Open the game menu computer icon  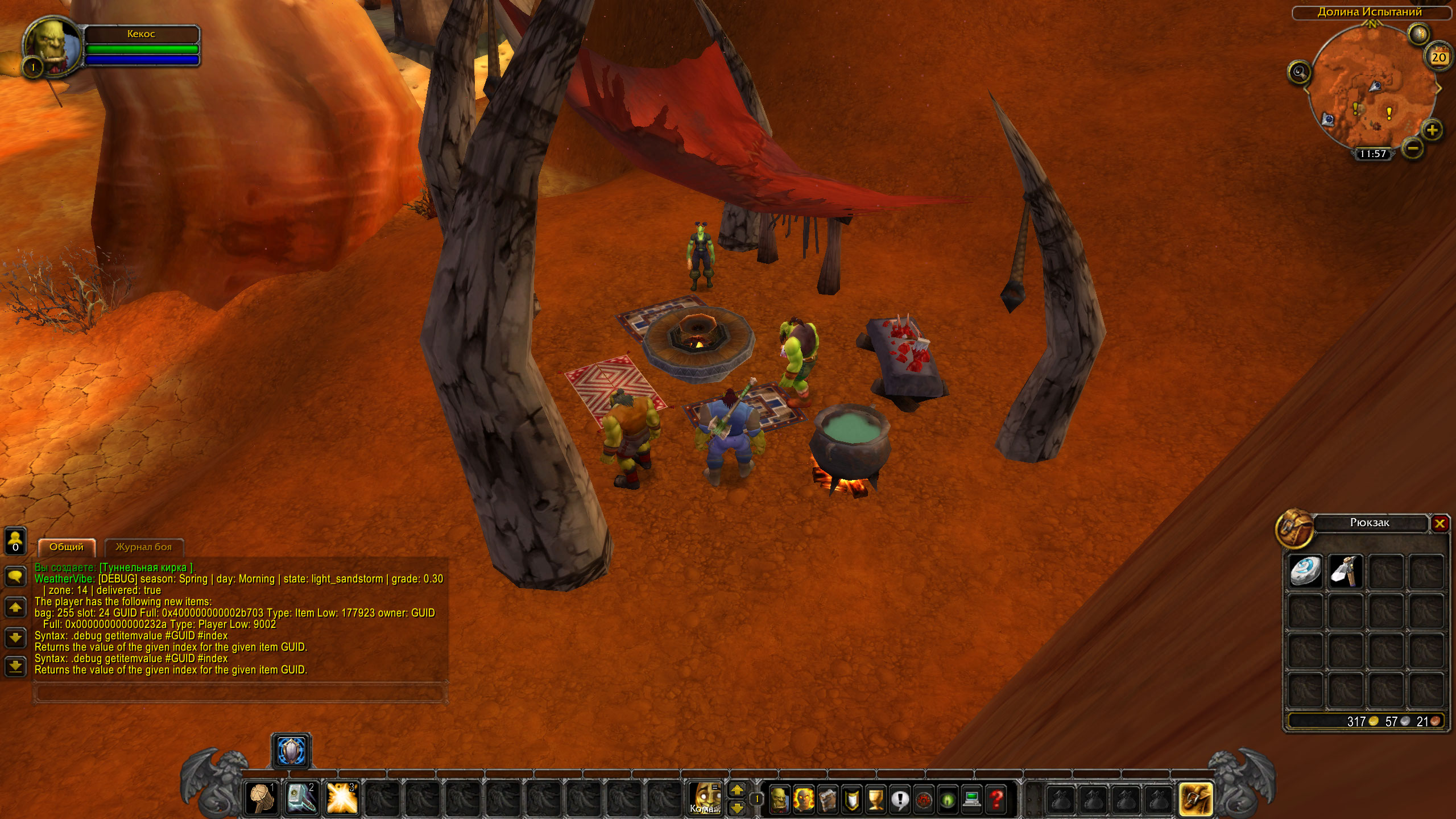(972, 800)
